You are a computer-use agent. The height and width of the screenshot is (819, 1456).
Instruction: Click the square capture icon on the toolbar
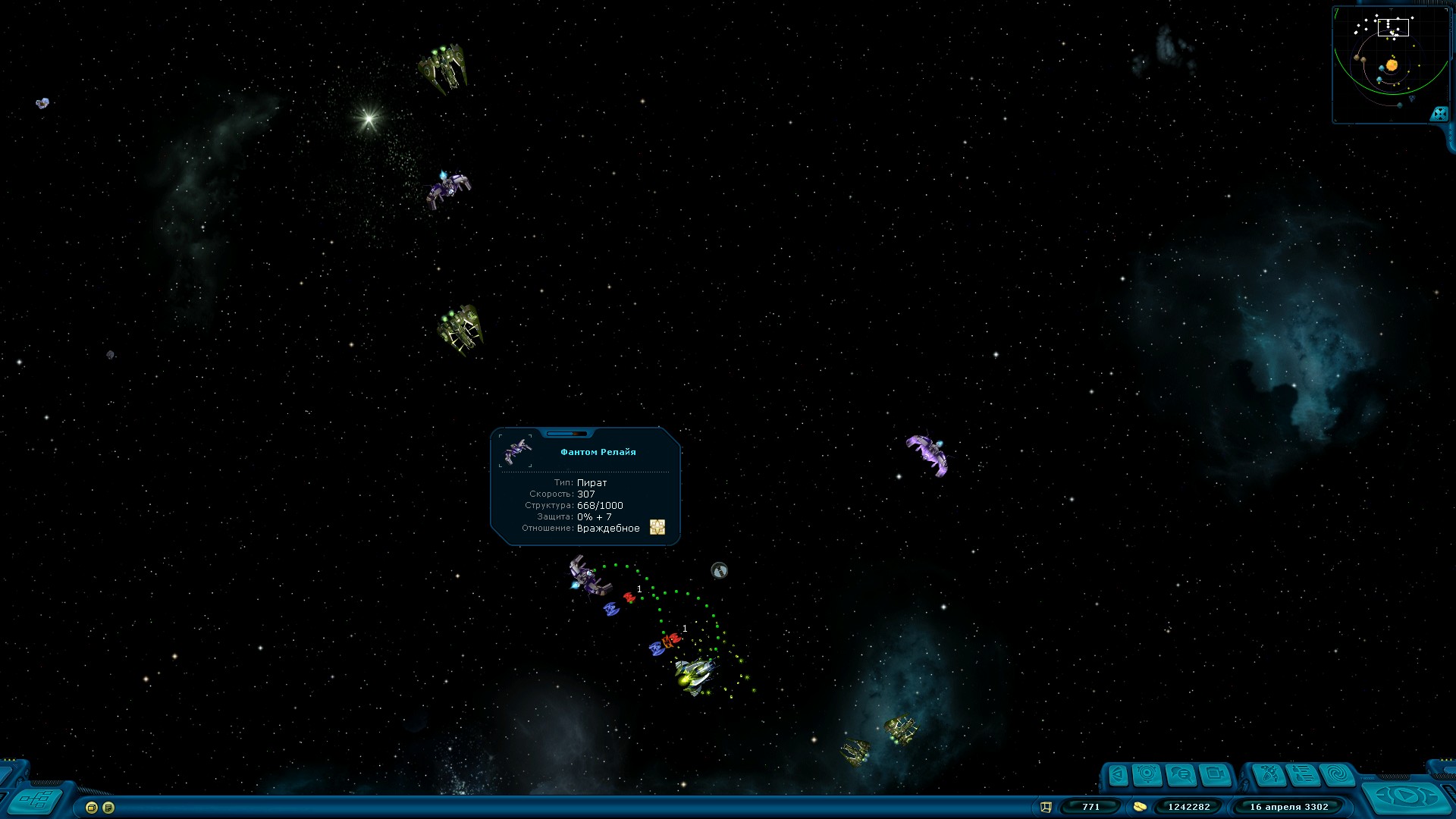click(1216, 773)
